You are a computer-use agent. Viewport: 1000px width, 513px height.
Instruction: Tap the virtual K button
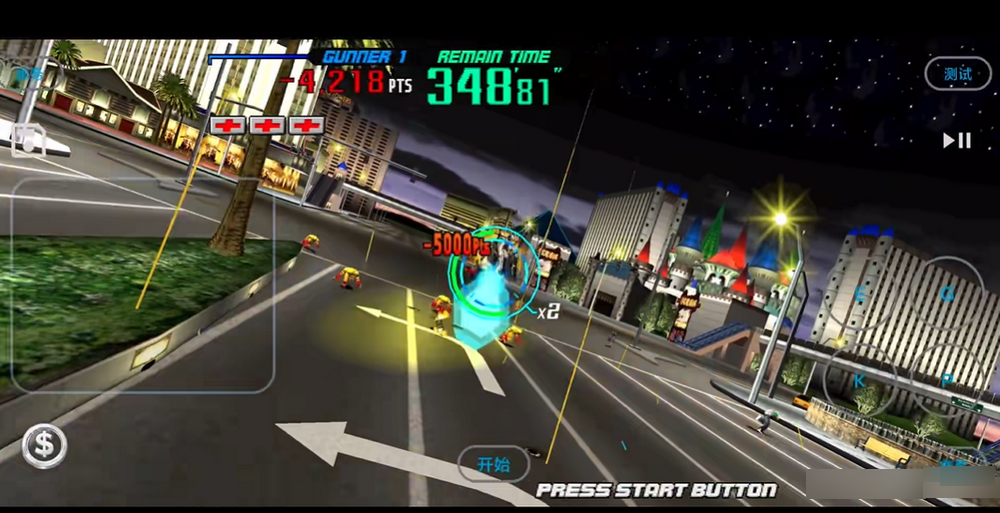(860, 381)
